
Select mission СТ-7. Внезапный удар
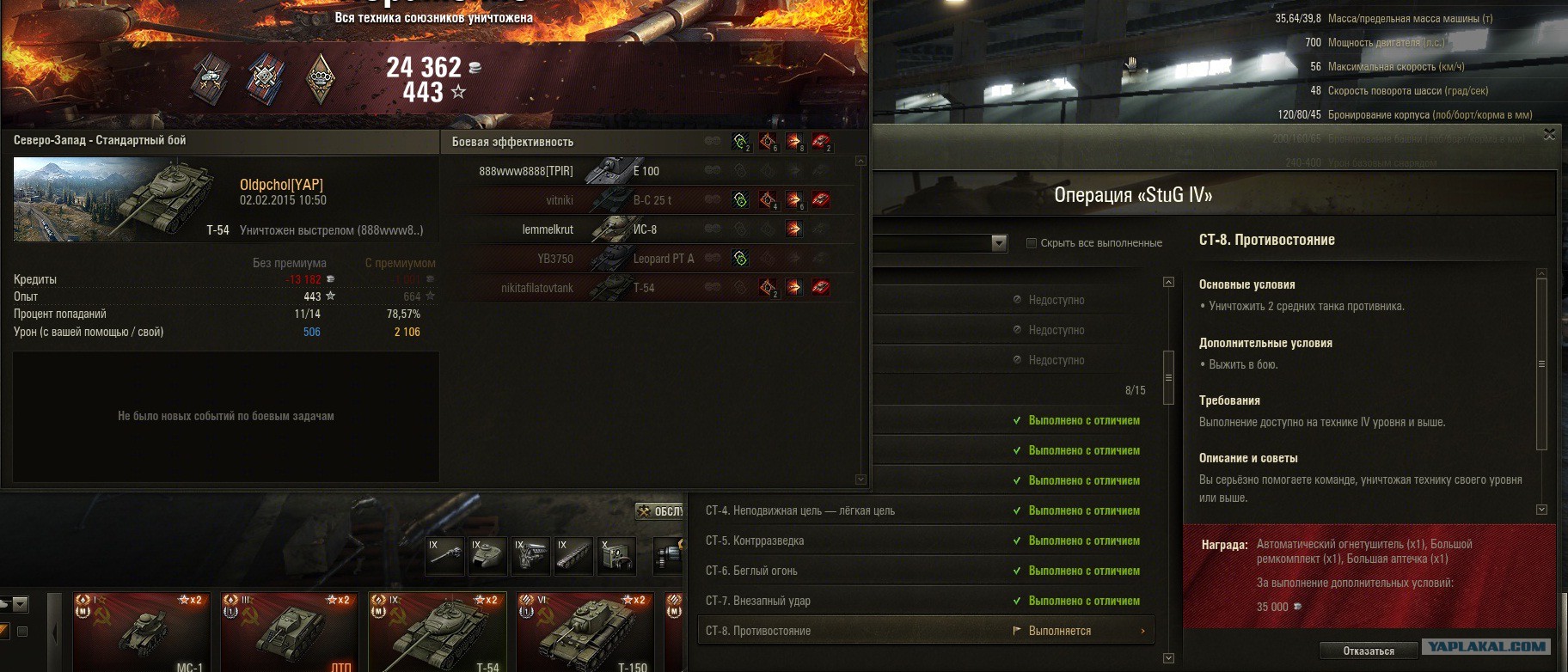[925, 601]
